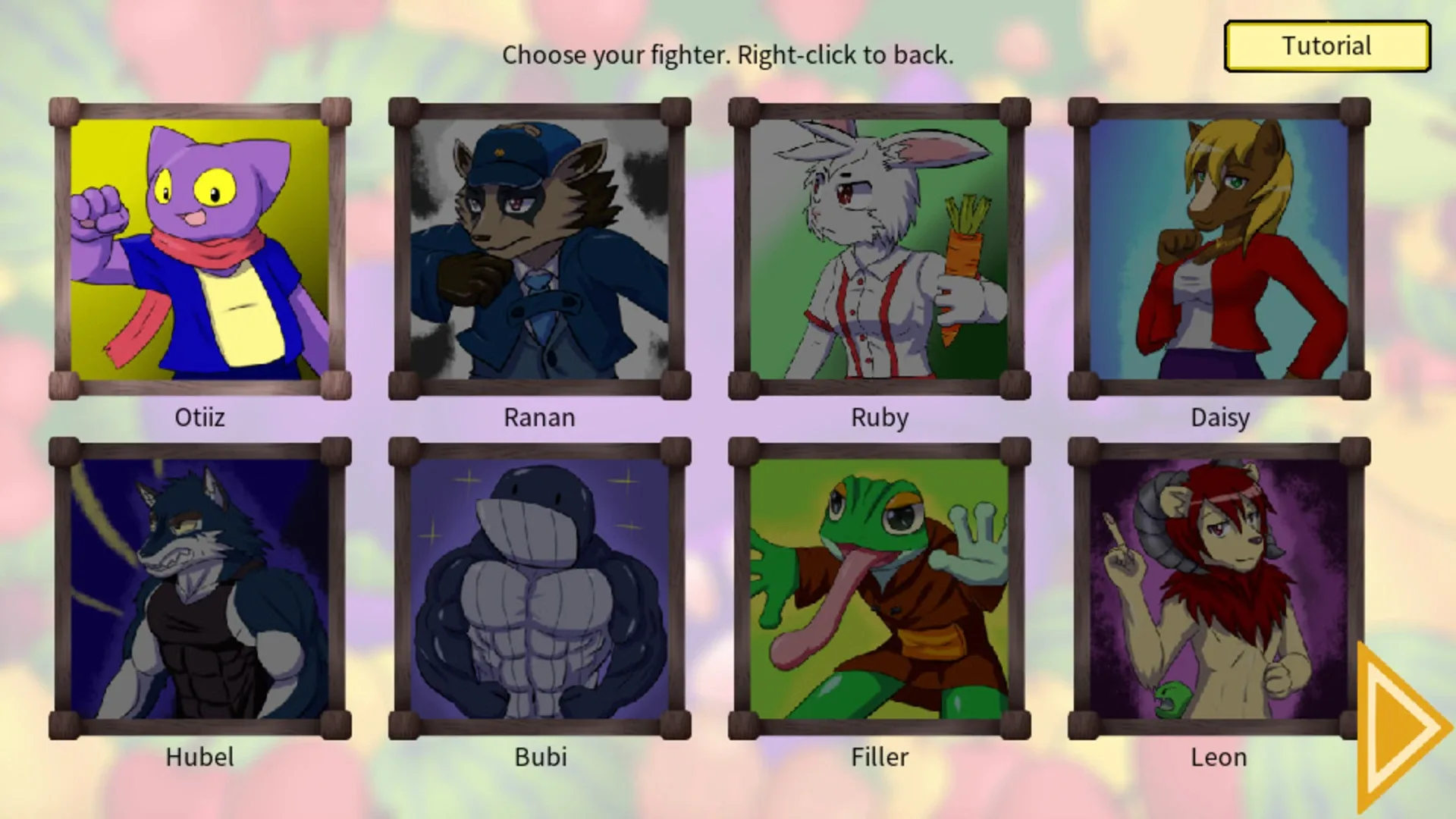The image size is (1456, 819).
Task: Click the Ruby name label
Action: [878, 417]
